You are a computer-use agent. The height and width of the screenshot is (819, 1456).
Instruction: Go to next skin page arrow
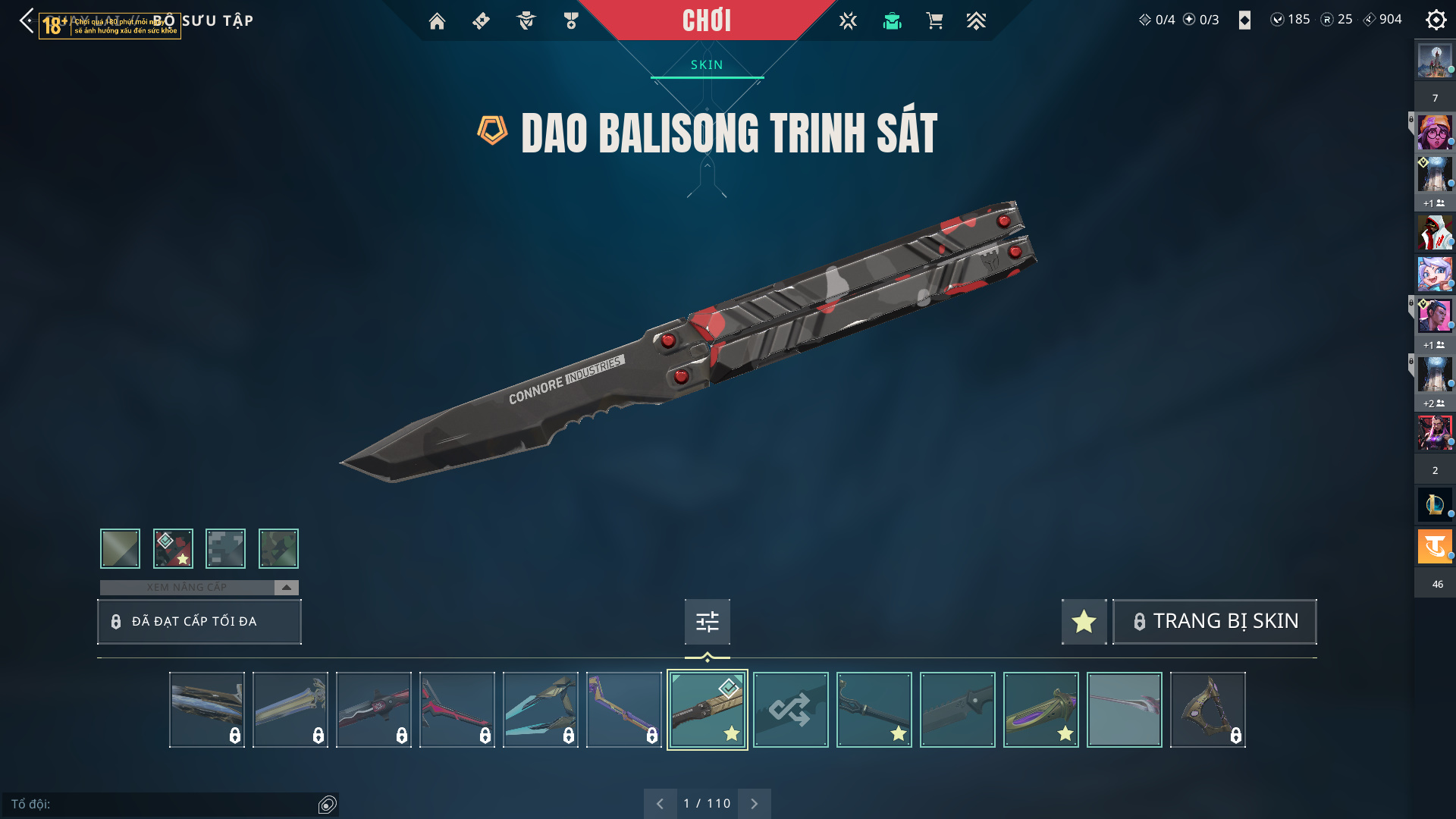[754, 804]
